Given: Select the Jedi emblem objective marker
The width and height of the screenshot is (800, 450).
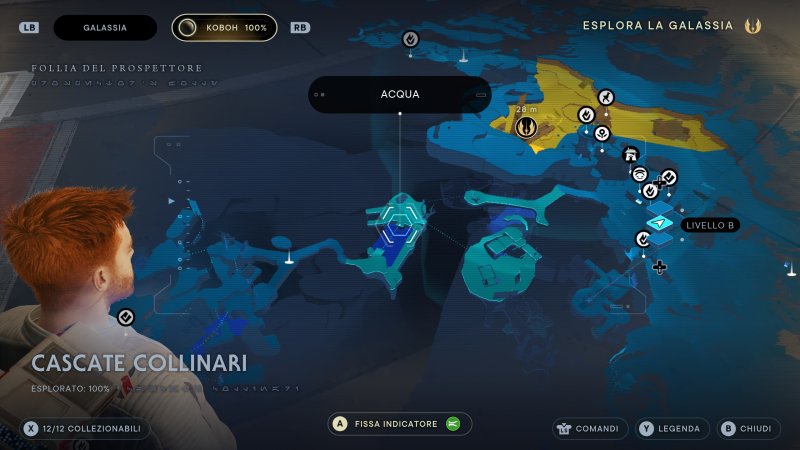Looking at the screenshot, I should (525, 127).
